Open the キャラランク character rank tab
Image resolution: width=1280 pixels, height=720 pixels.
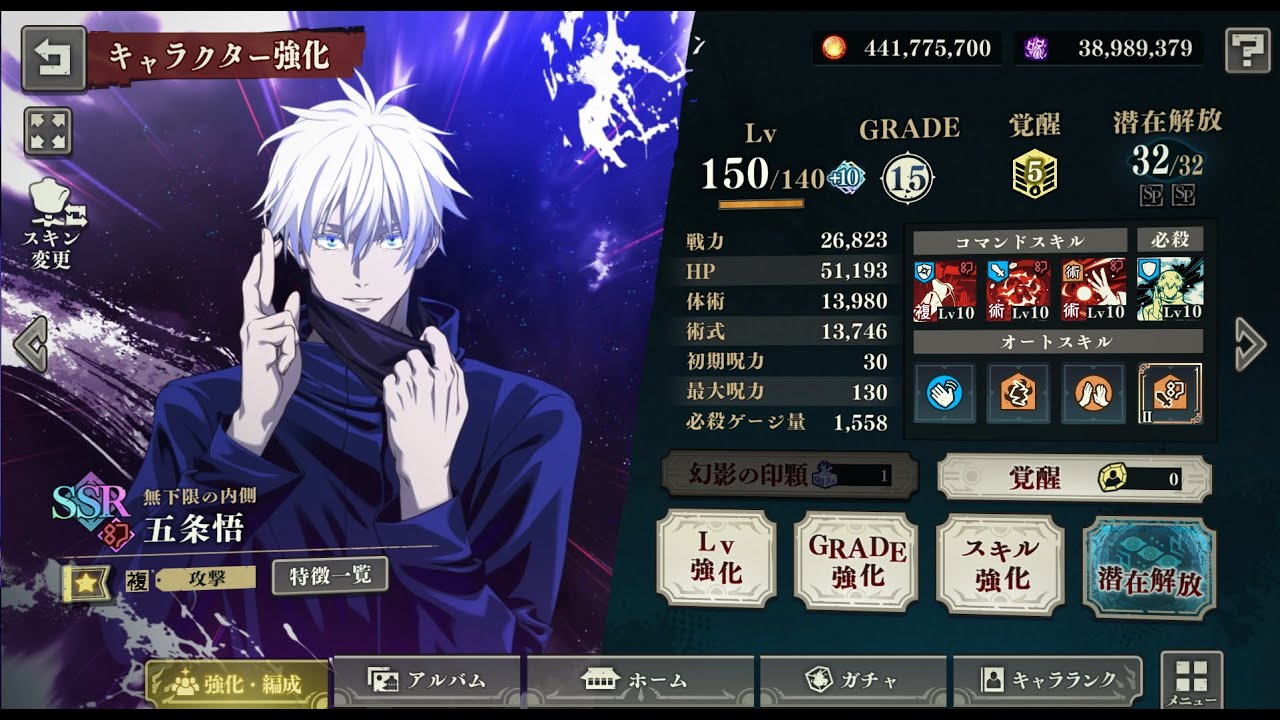pos(1047,681)
